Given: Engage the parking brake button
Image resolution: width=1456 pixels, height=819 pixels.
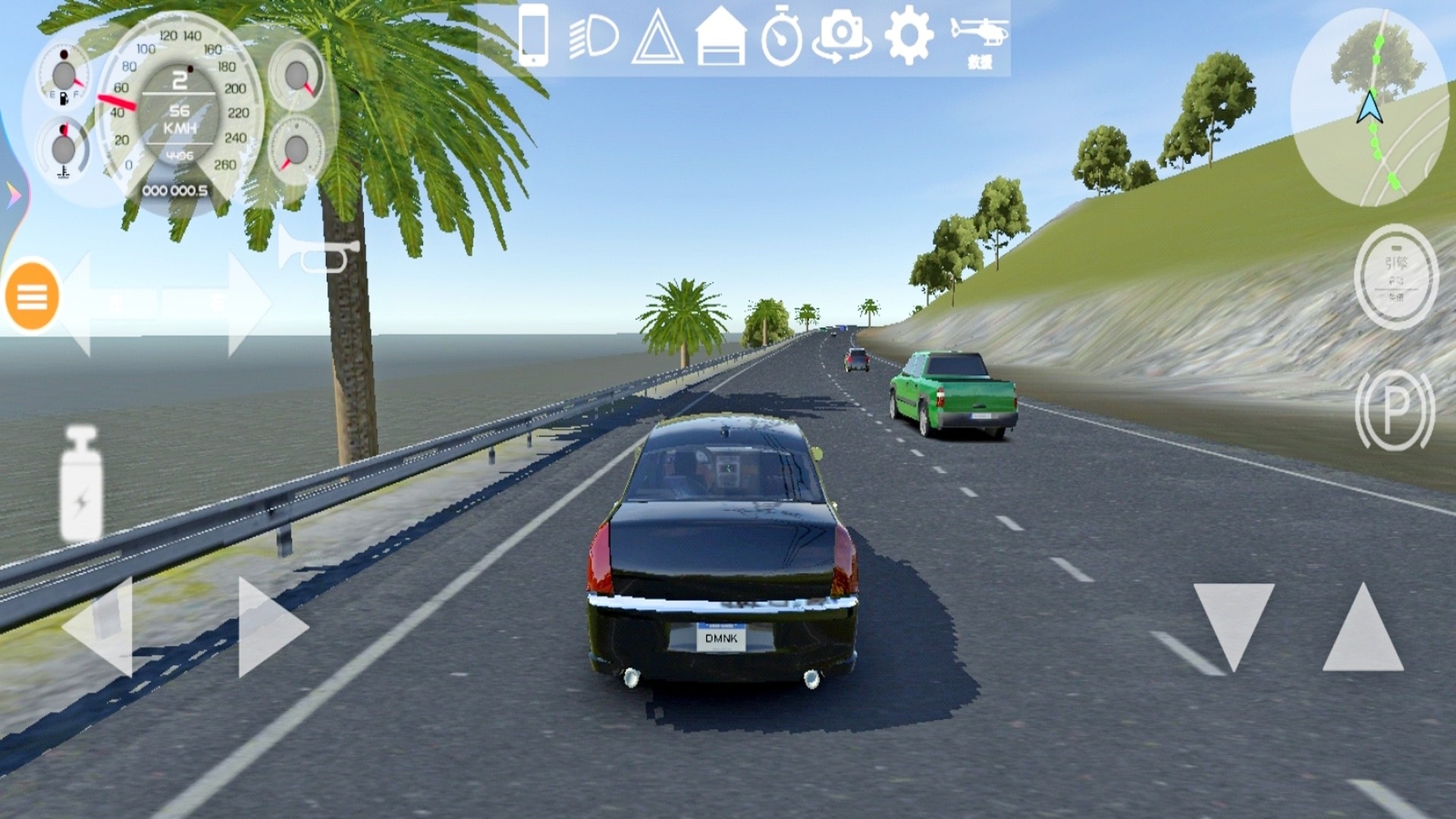Looking at the screenshot, I should [1395, 410].
